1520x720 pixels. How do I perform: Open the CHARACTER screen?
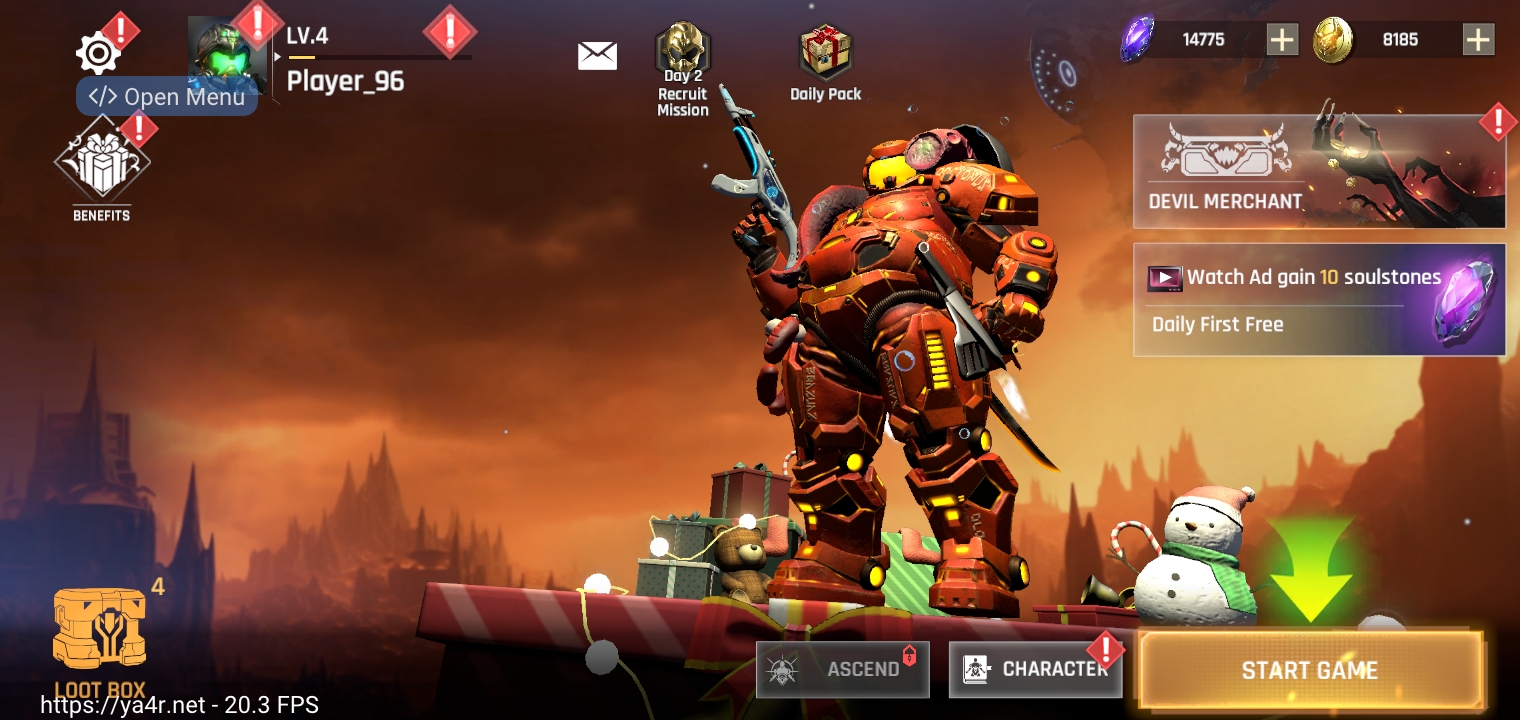pos(1035,669)
